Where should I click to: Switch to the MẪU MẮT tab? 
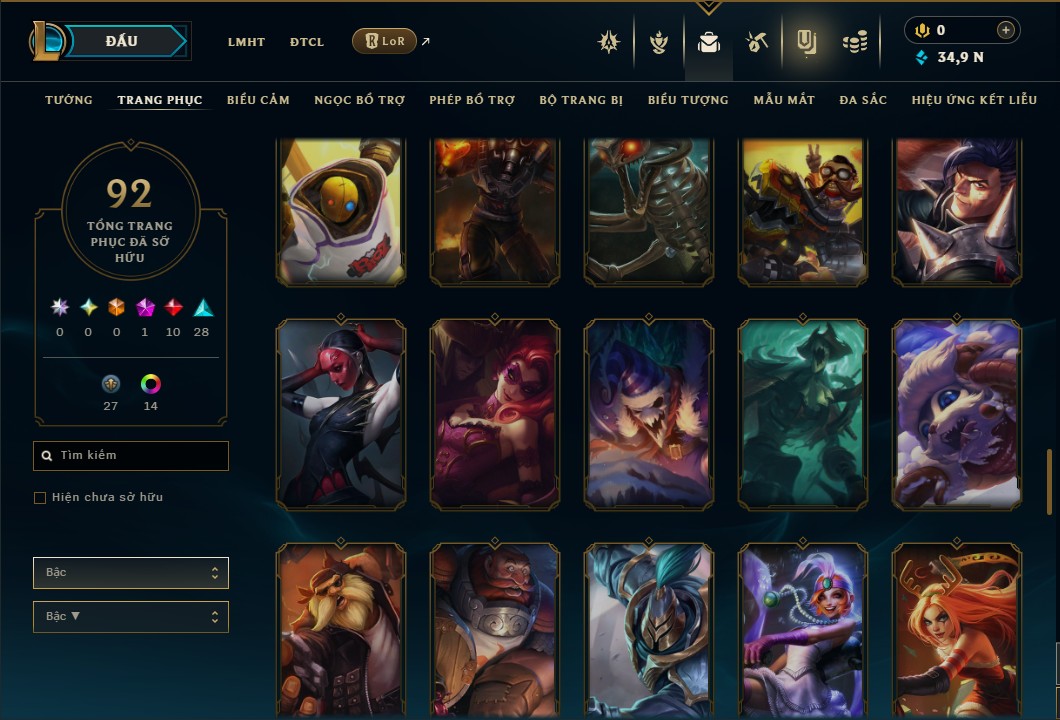[784, 100]
